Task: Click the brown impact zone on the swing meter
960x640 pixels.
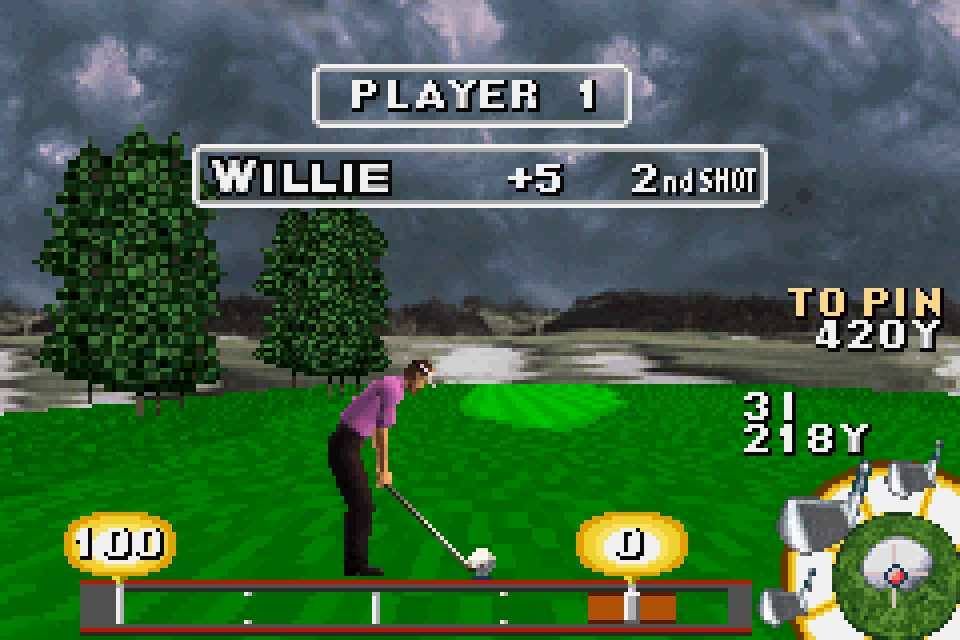Action: [x=631, y=606]
